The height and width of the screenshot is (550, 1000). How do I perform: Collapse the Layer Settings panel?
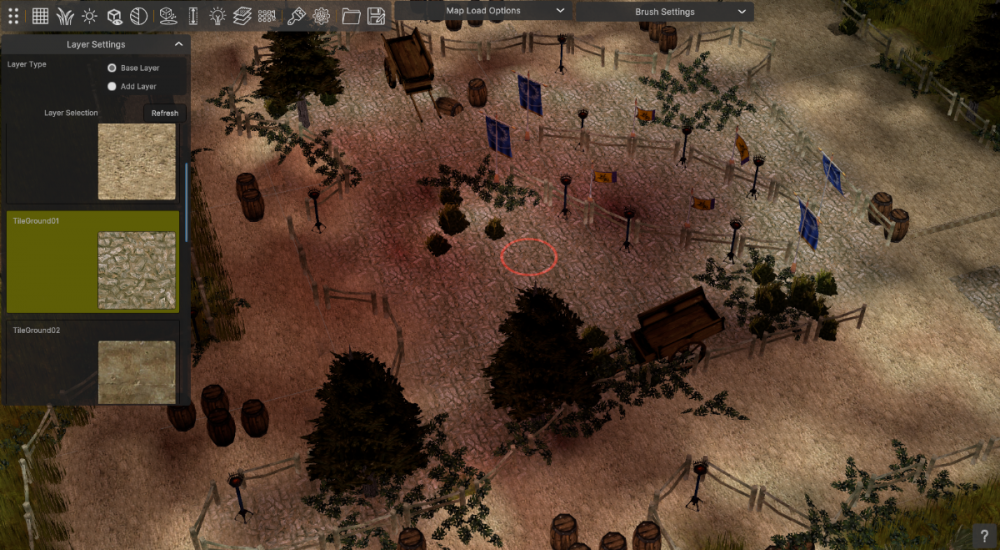click(179, 44)
